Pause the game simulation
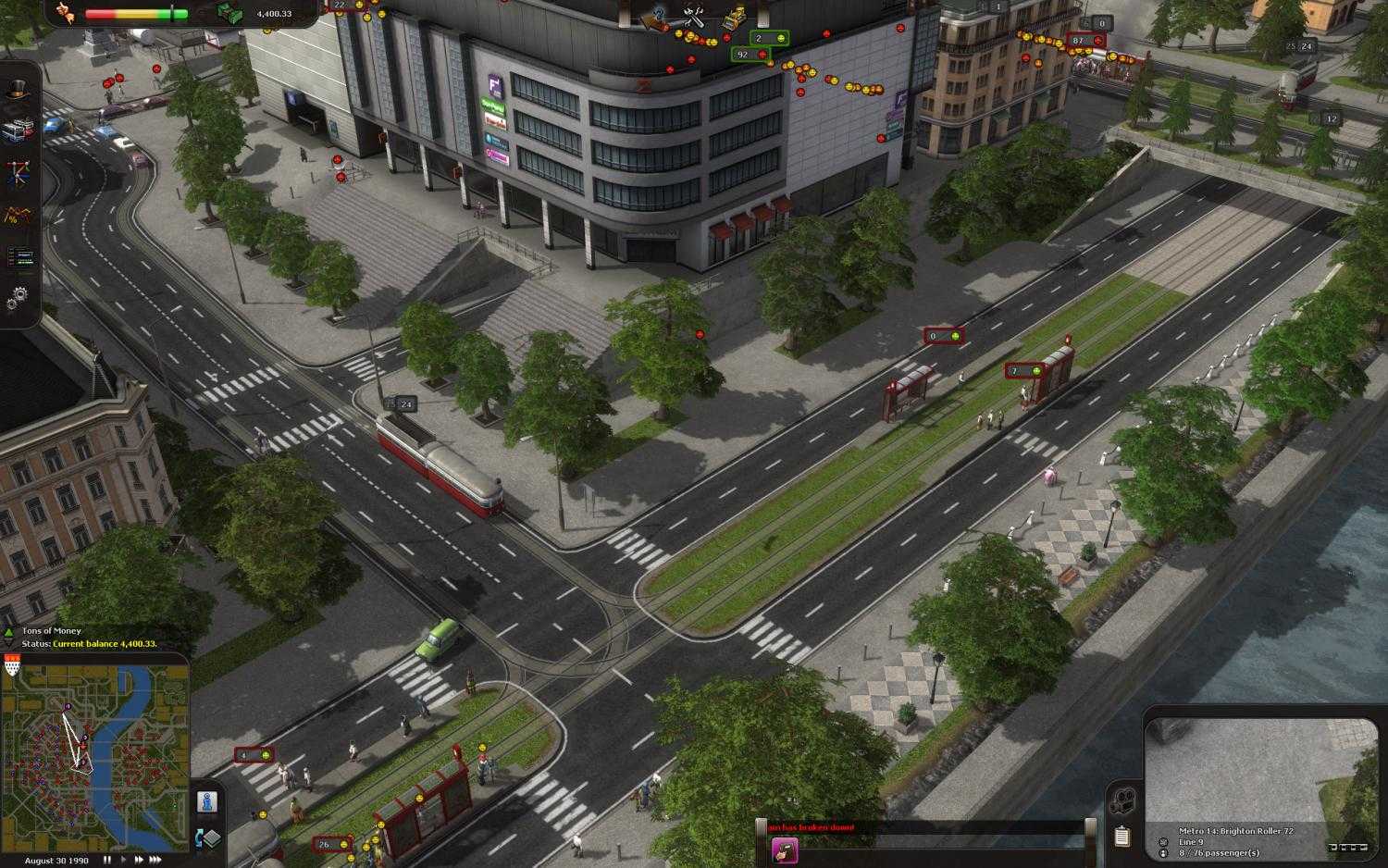 (x=107, y=860)
